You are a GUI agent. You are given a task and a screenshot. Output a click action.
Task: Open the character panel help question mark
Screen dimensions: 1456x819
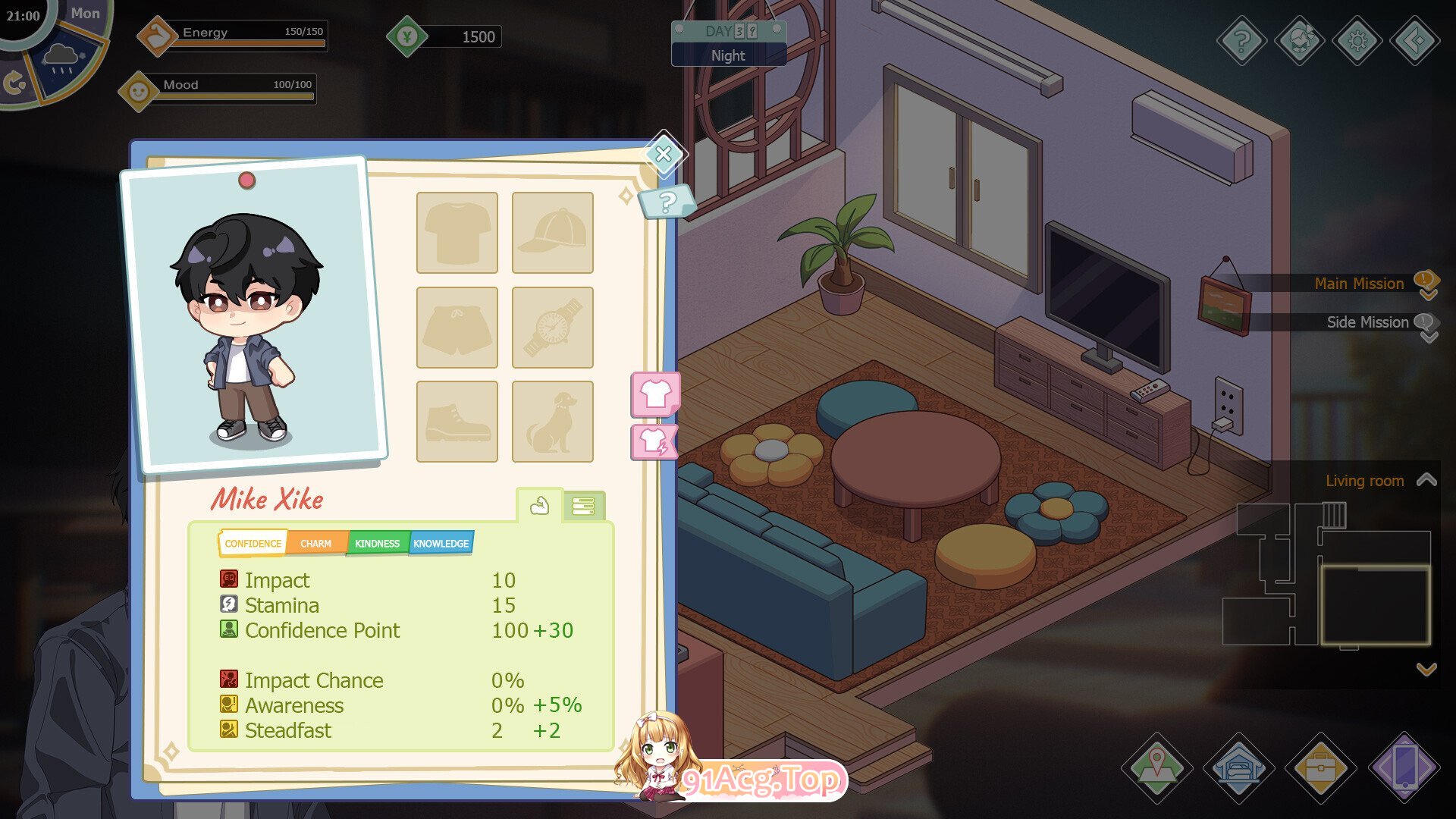(667, 202)
